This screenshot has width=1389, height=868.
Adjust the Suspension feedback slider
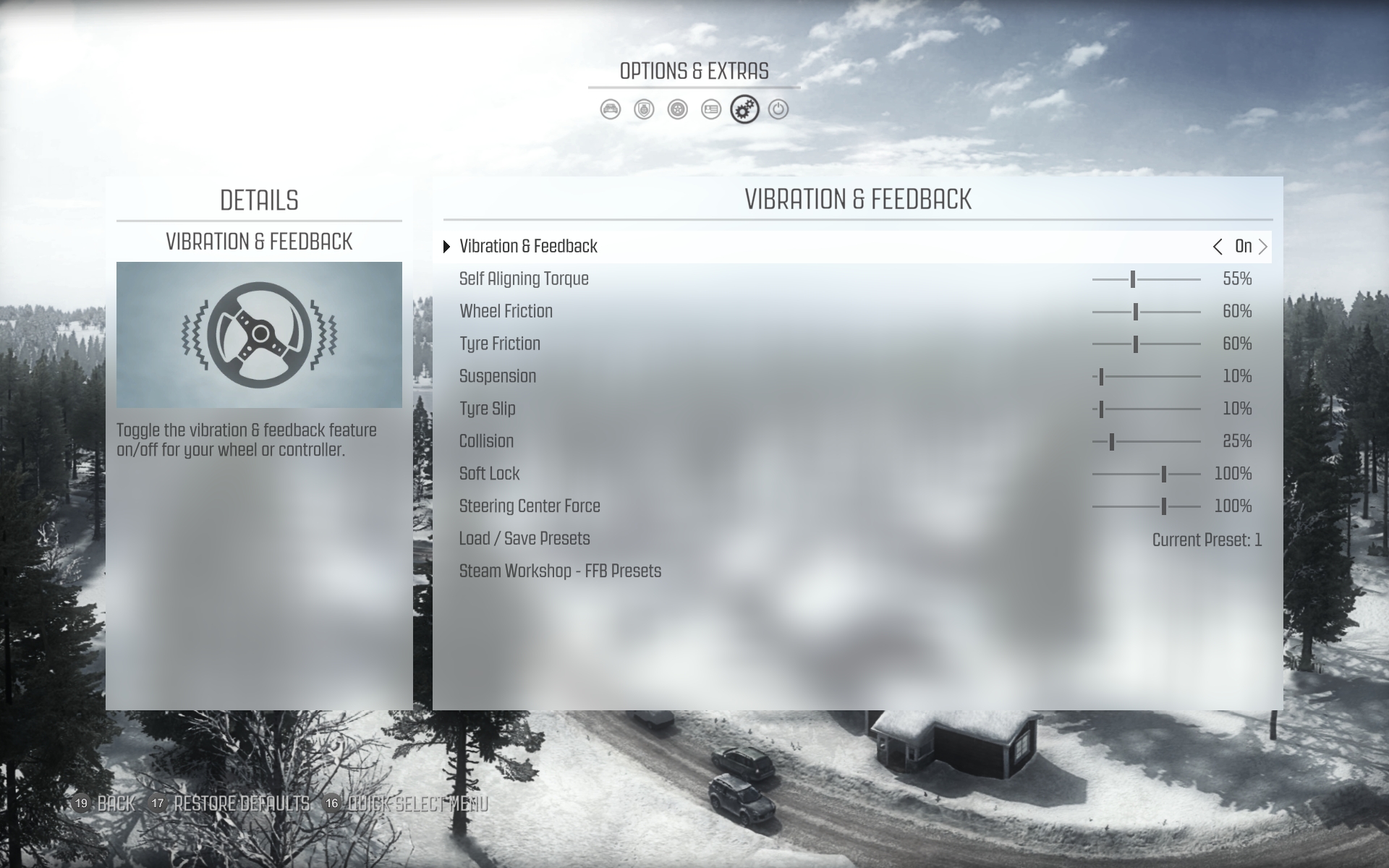[1101, 377]
